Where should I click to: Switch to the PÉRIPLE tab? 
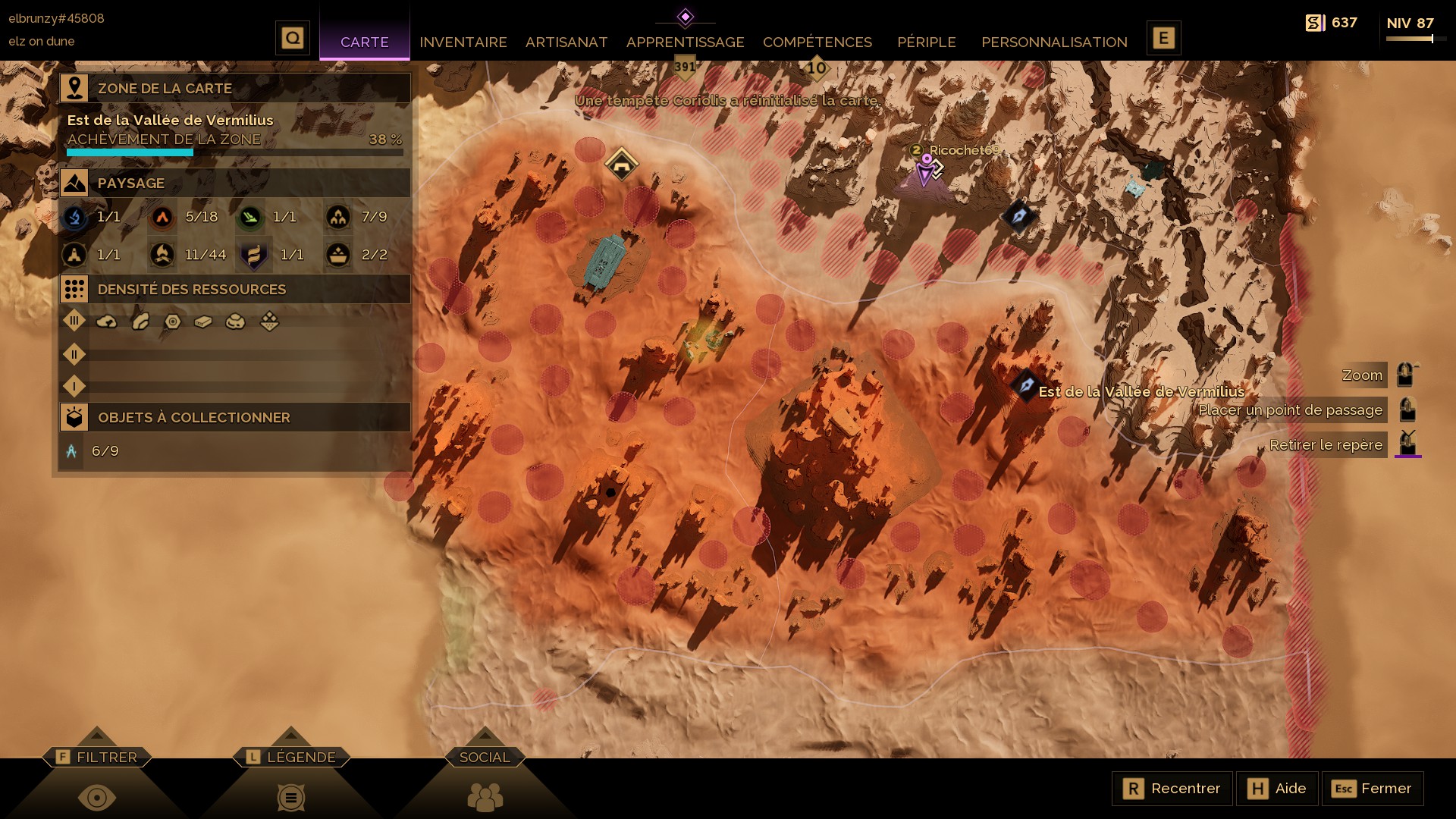926,42
